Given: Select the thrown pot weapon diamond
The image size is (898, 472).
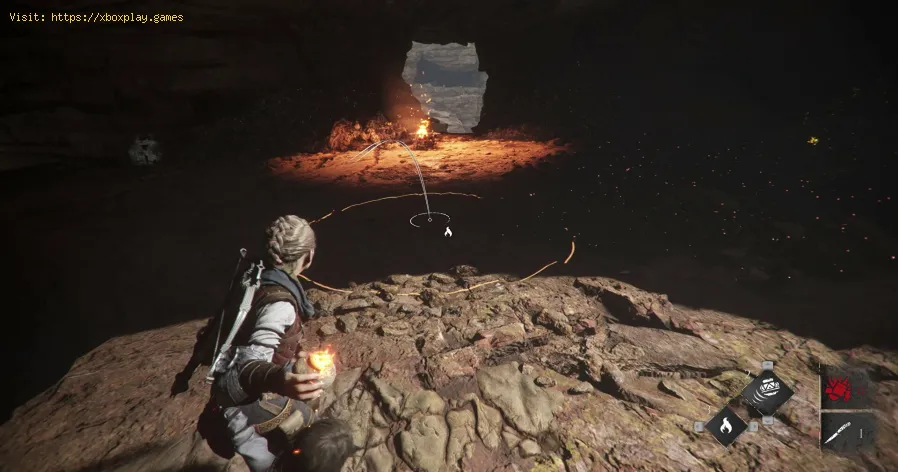Looking at the screenshot, I should tap(768, 391).
